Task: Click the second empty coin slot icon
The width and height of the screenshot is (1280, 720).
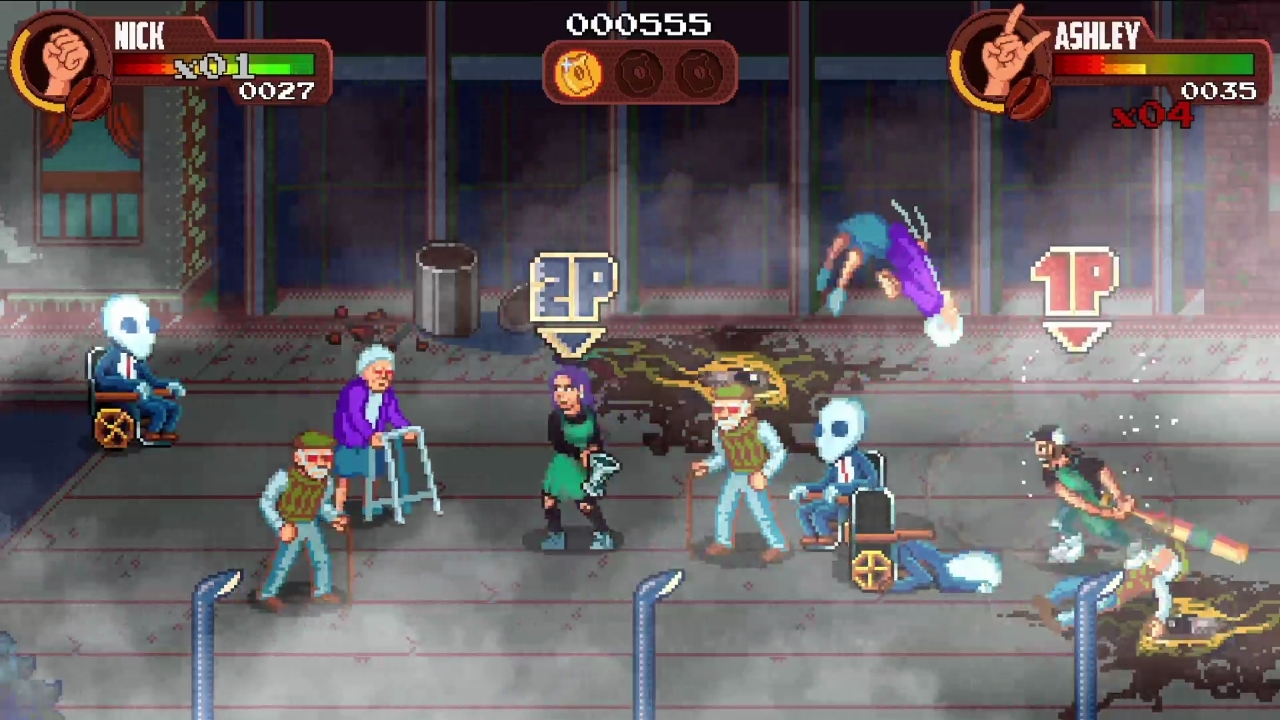Action: (700, 71)
